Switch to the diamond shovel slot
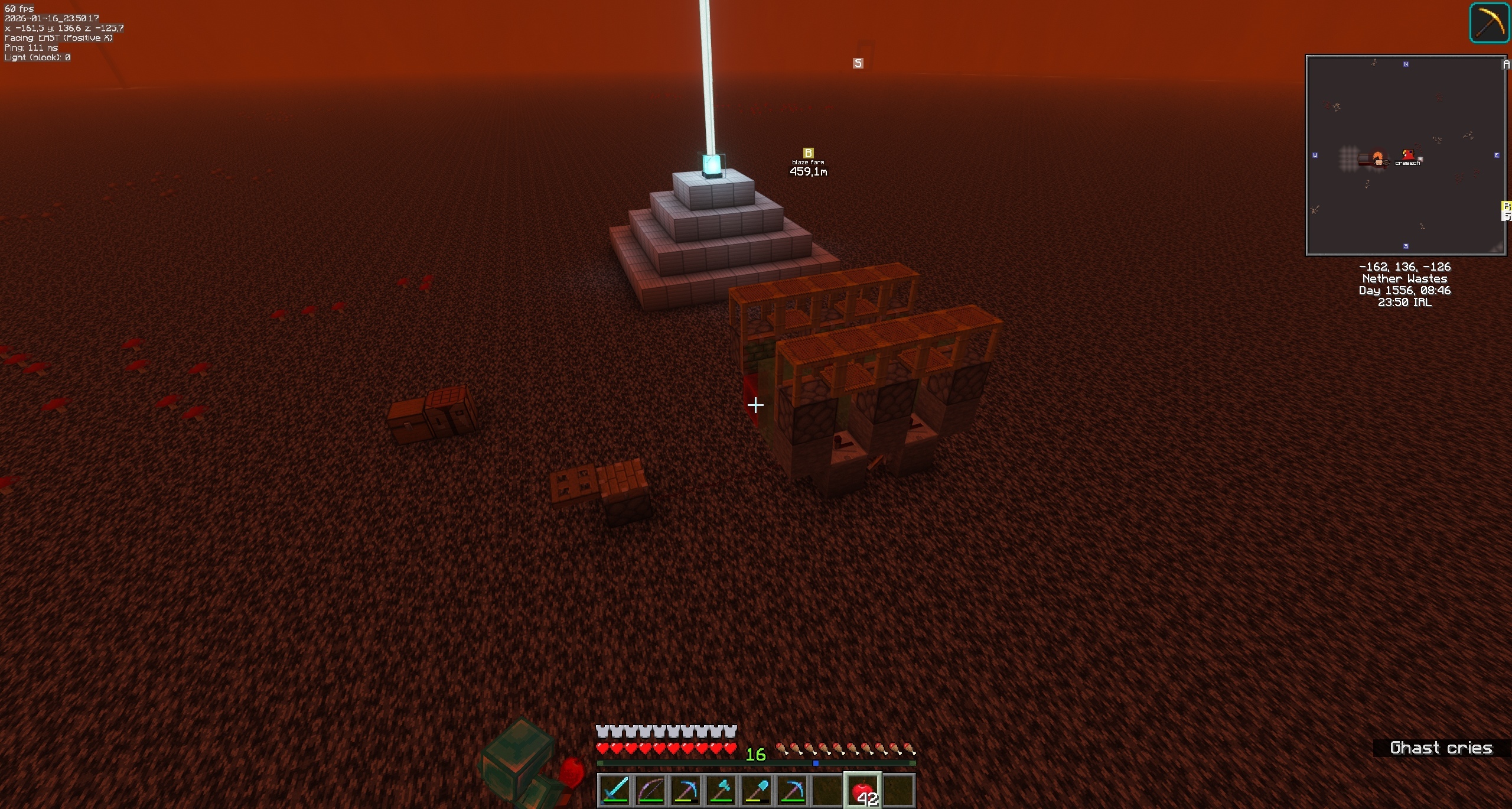The height and width of the screenshot is (809, 1512). (x=757, y=789)
